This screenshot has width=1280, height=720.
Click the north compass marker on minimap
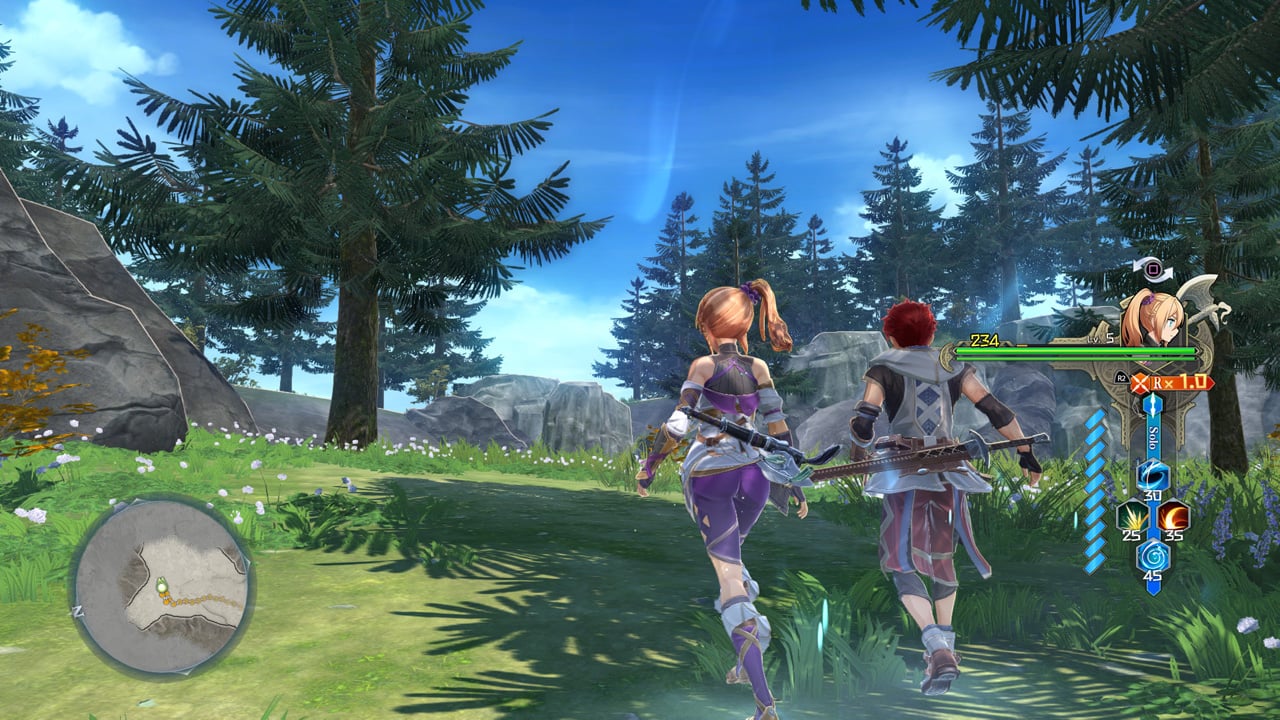[x=78, y=610]
